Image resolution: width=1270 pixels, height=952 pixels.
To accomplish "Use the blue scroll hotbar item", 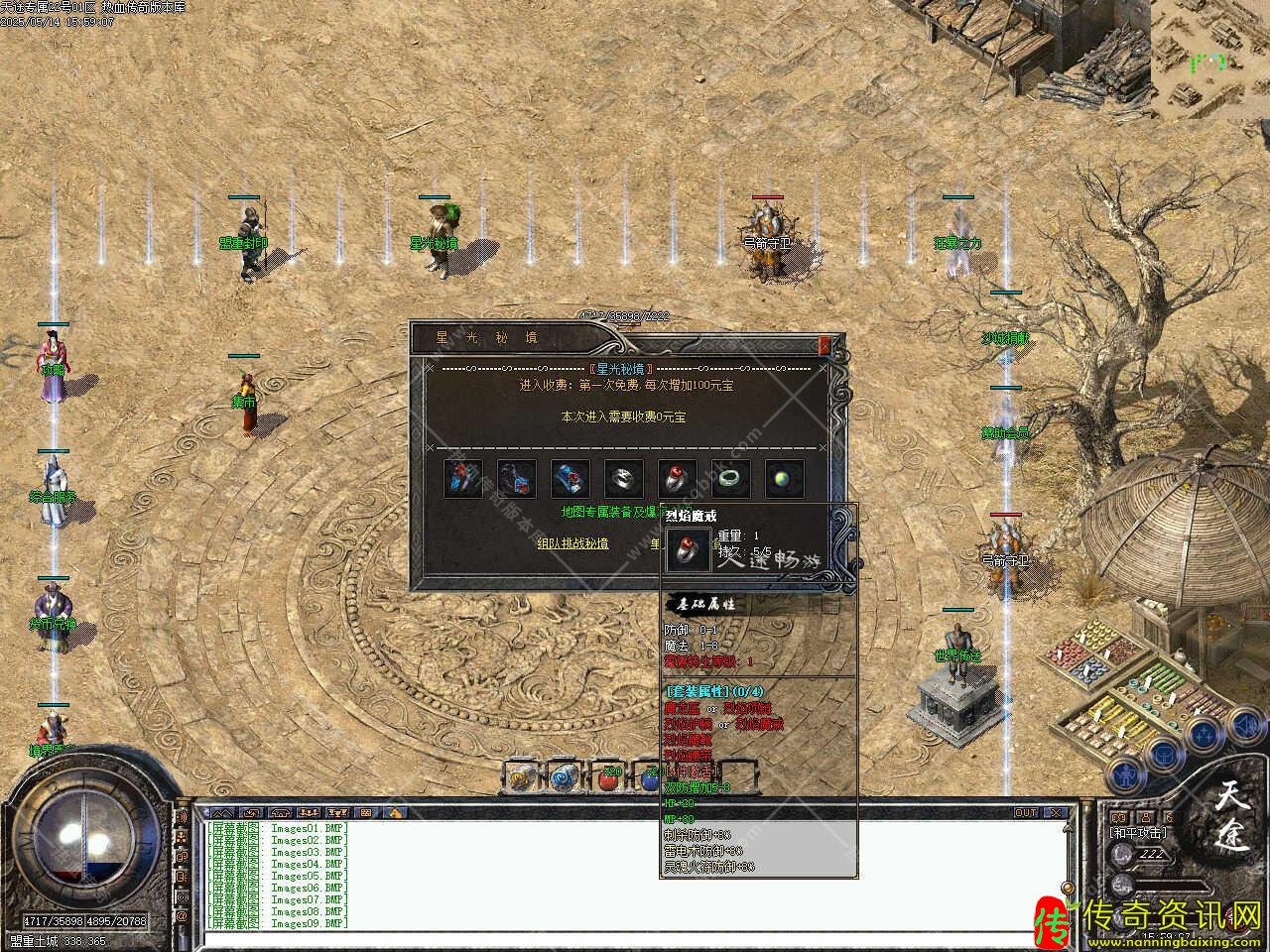I will point(564,778).
